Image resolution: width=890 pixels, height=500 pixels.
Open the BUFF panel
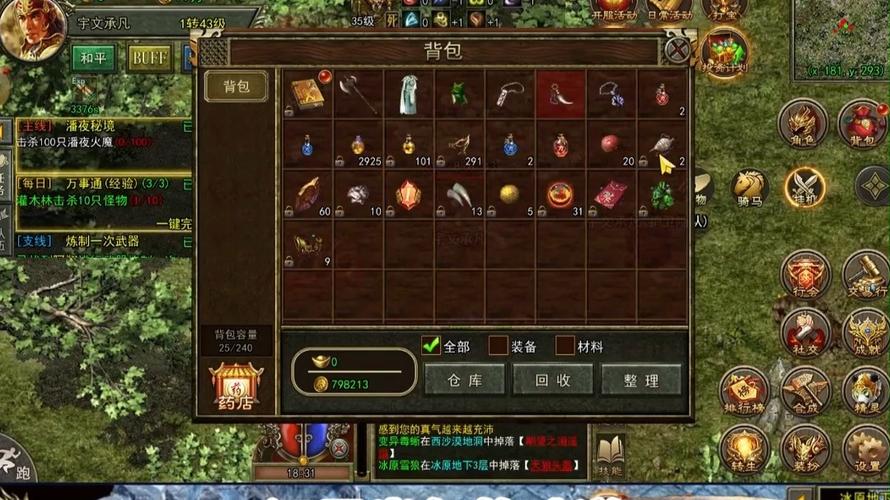pos(149,57)
